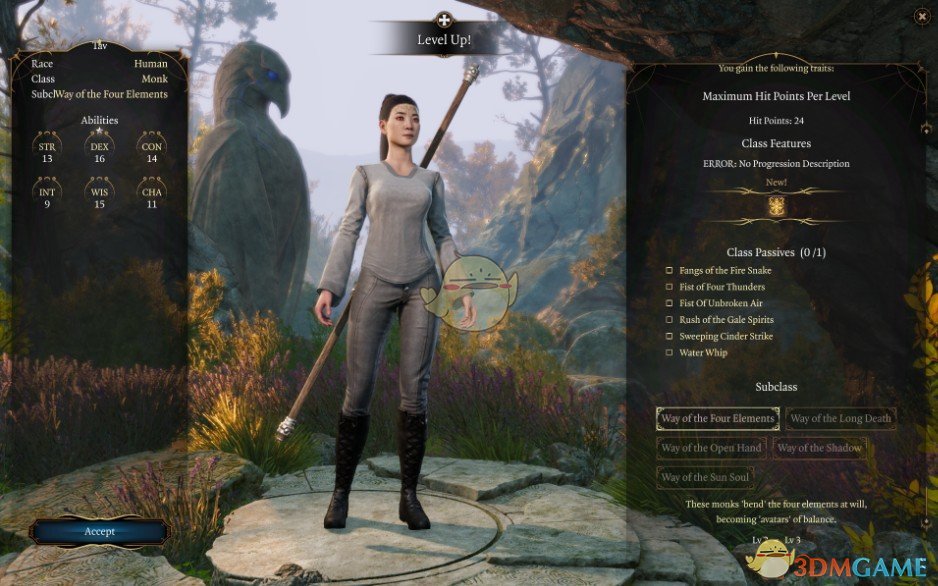Viewport: 938px width, 586px height.
Task: Select the Fist of Four Thunders passive
Action: coord(670,287)
